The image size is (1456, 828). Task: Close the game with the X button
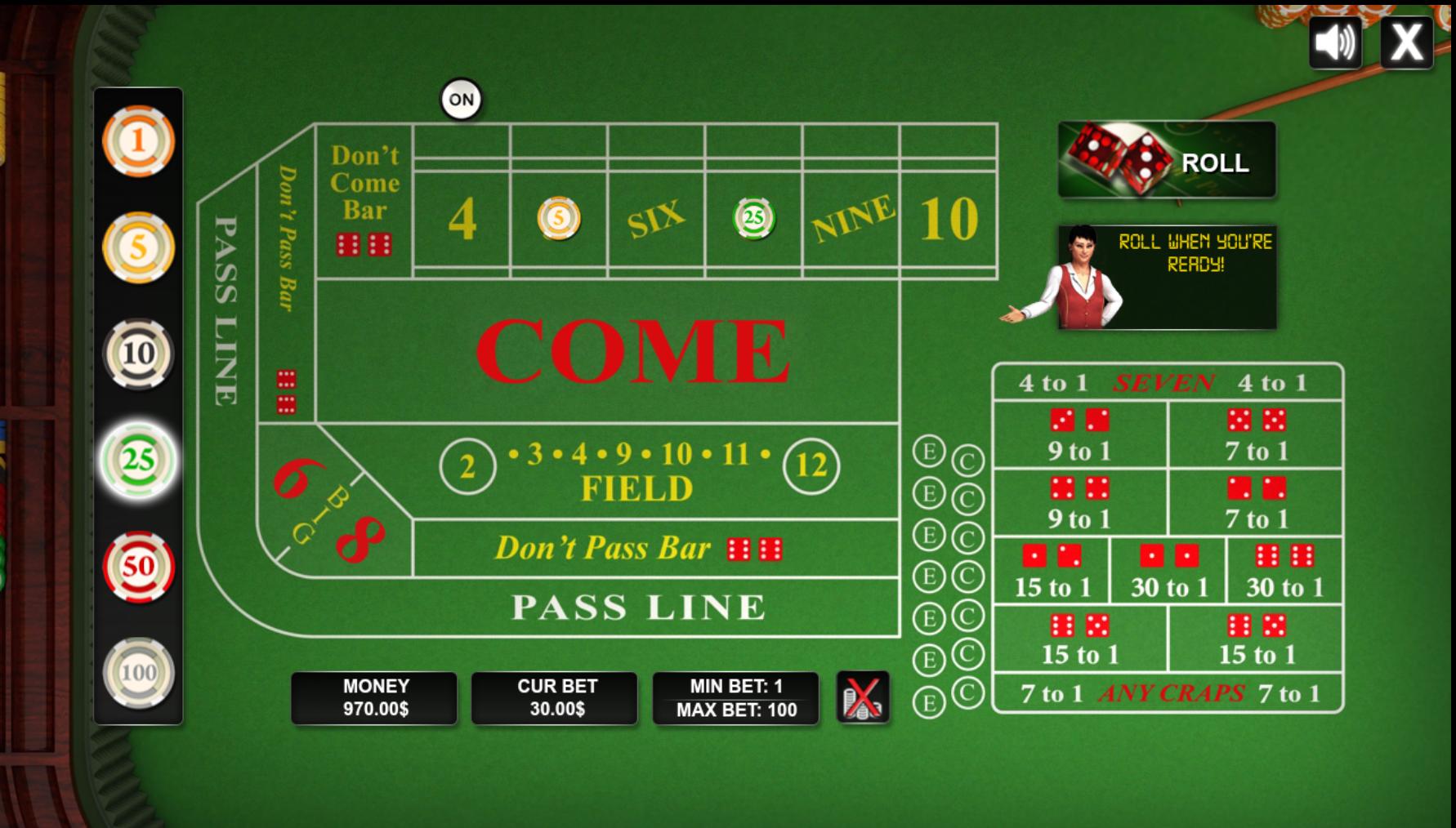tap(1408, 44)
